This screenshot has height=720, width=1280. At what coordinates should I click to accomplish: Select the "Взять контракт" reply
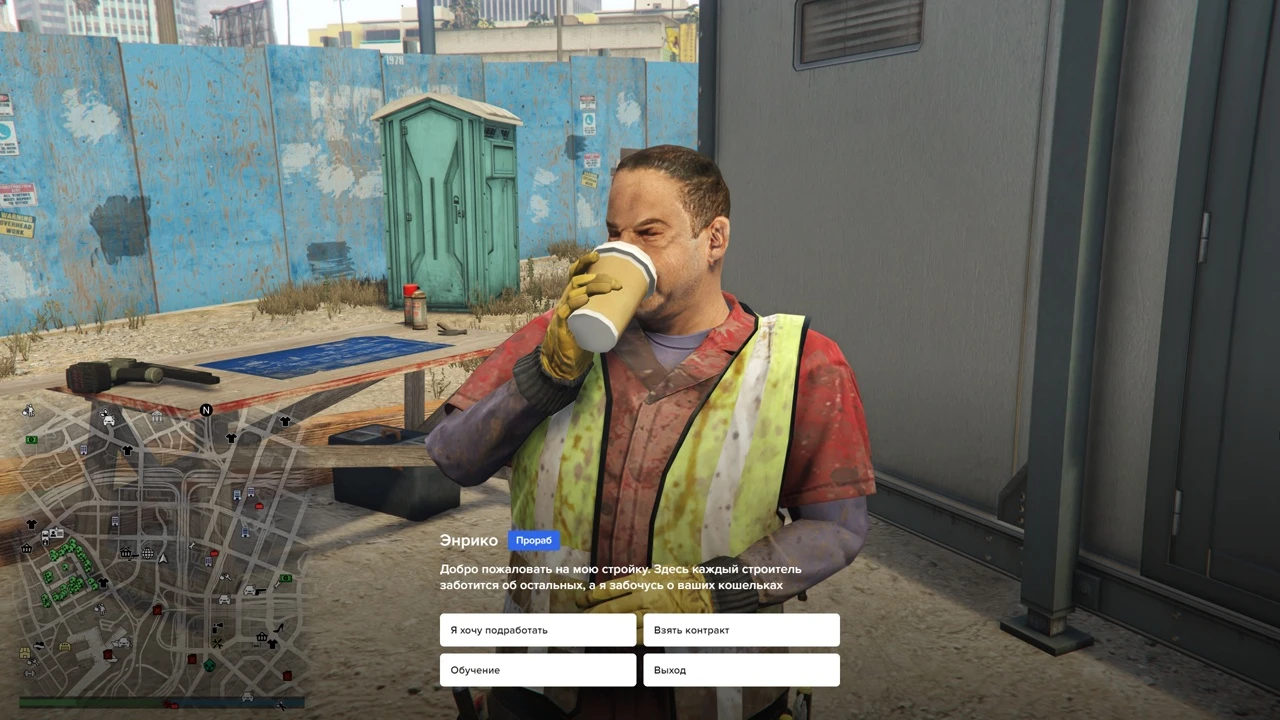click(741, 630)
